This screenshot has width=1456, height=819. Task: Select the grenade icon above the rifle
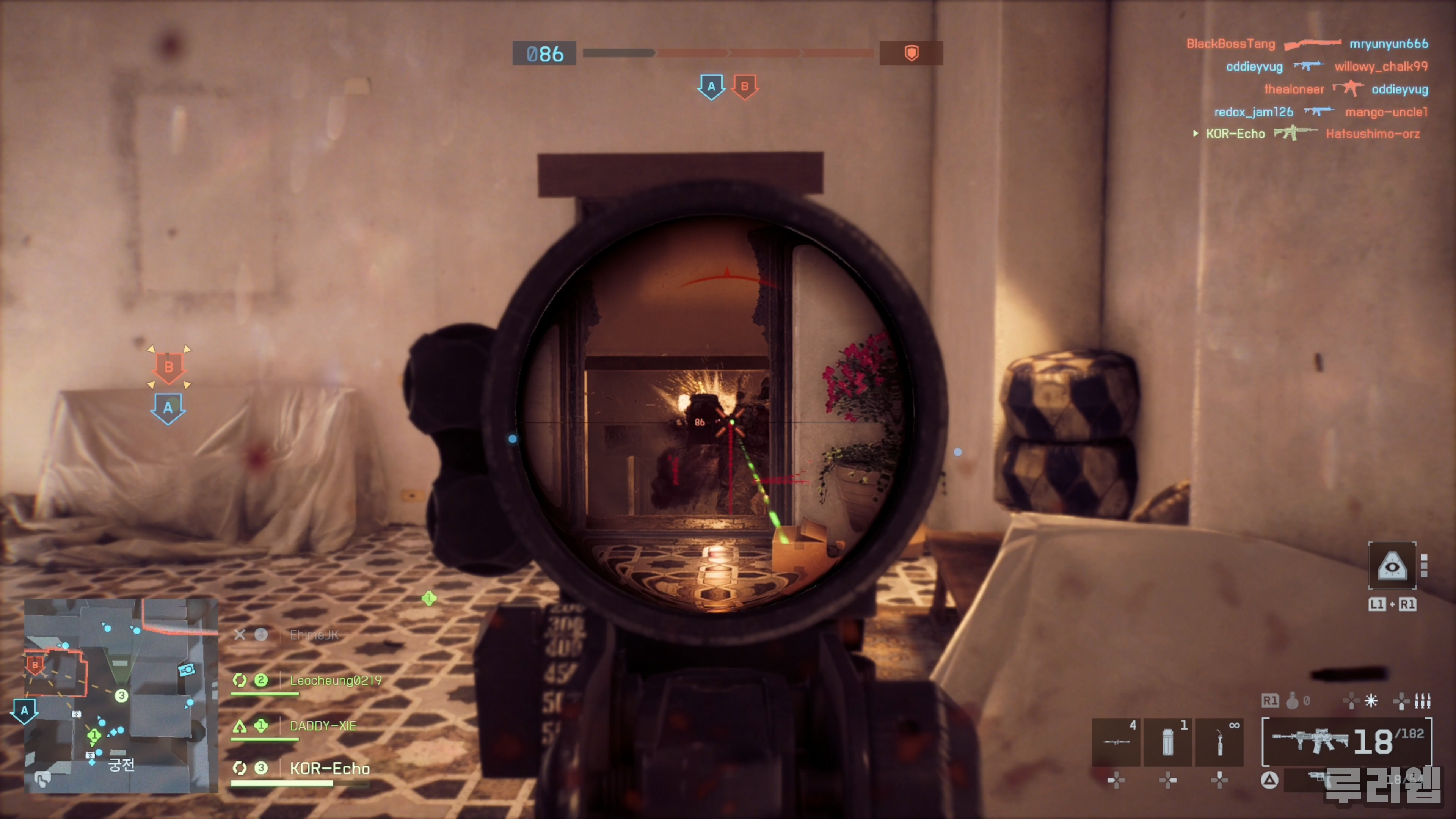coord(1292,701)
